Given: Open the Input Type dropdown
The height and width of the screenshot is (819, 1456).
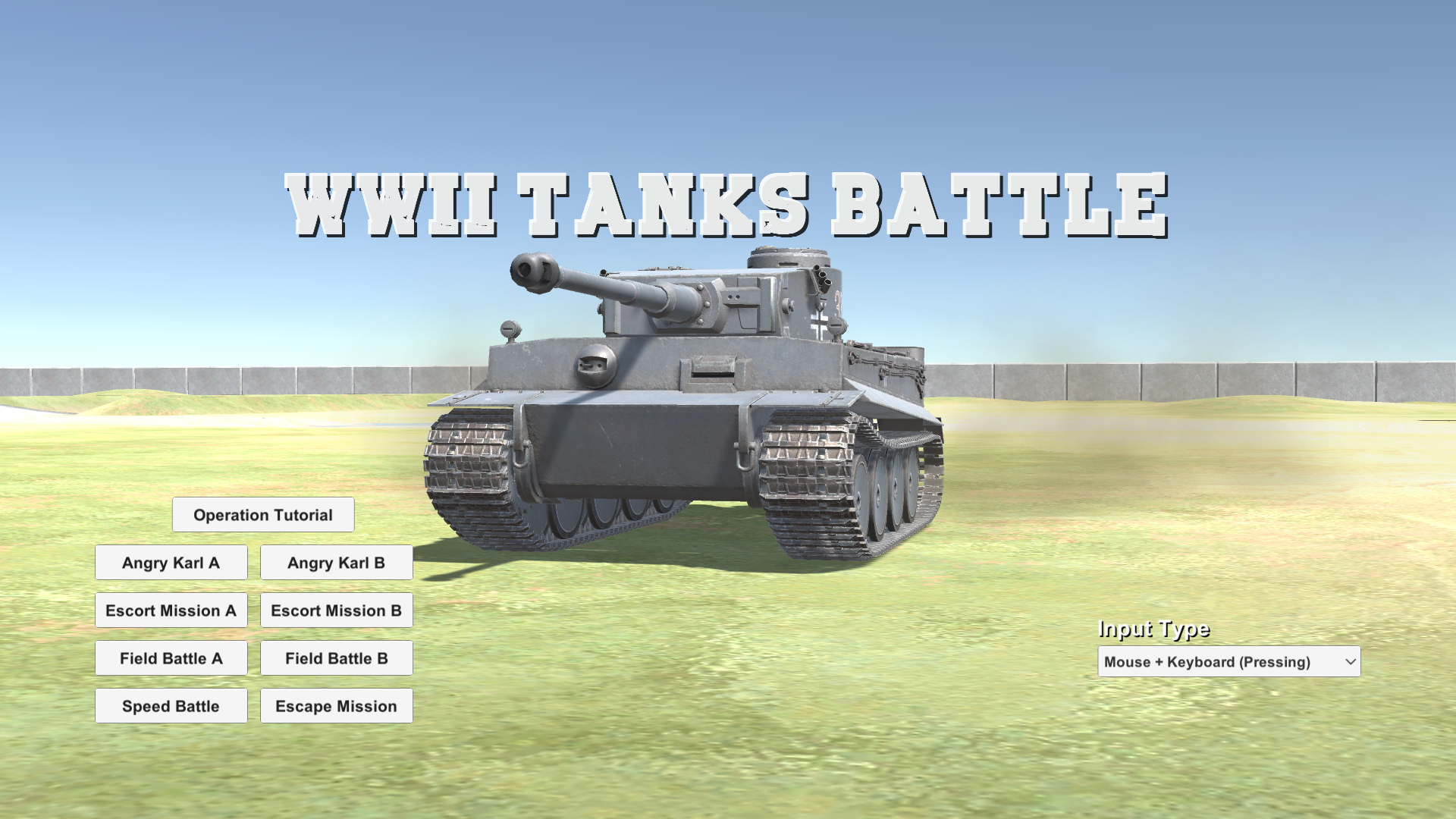Looking at the screenshot, I should click(x=1228, y=661).
